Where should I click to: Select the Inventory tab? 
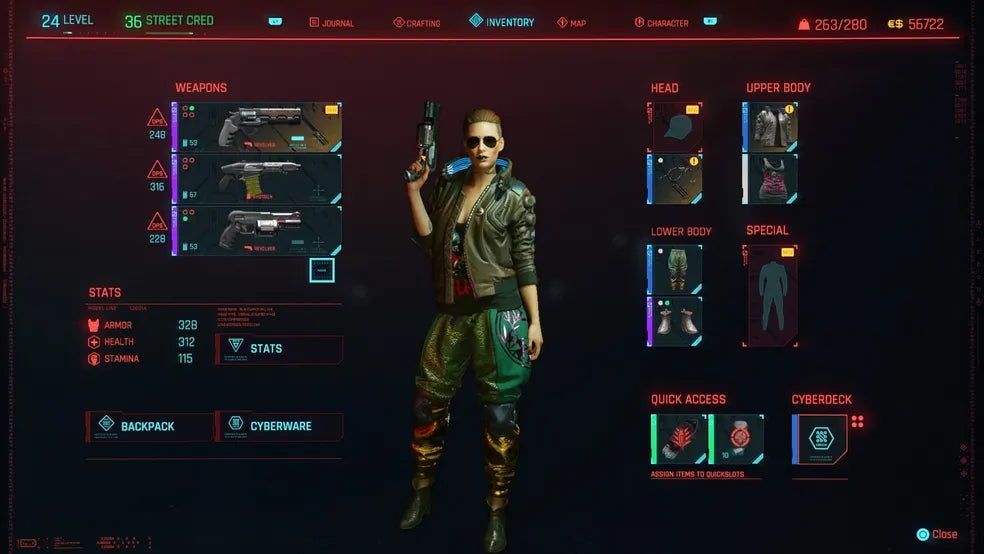point(502,22)
